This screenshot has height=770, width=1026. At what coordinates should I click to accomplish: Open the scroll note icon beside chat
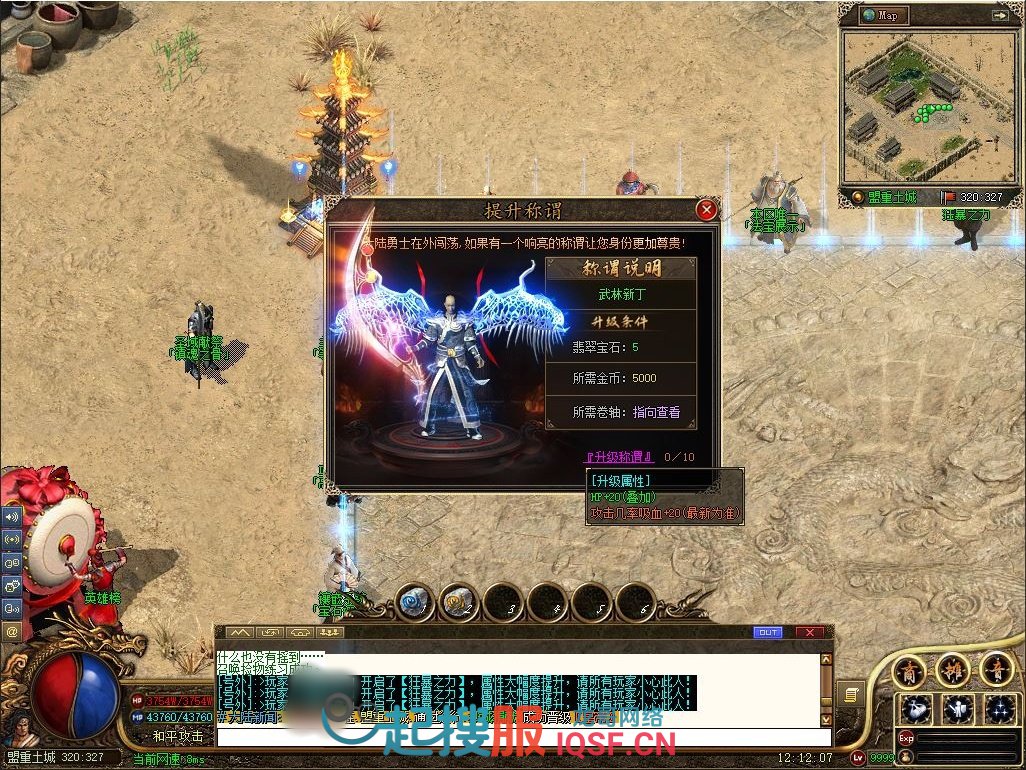(x=850, y=694)
